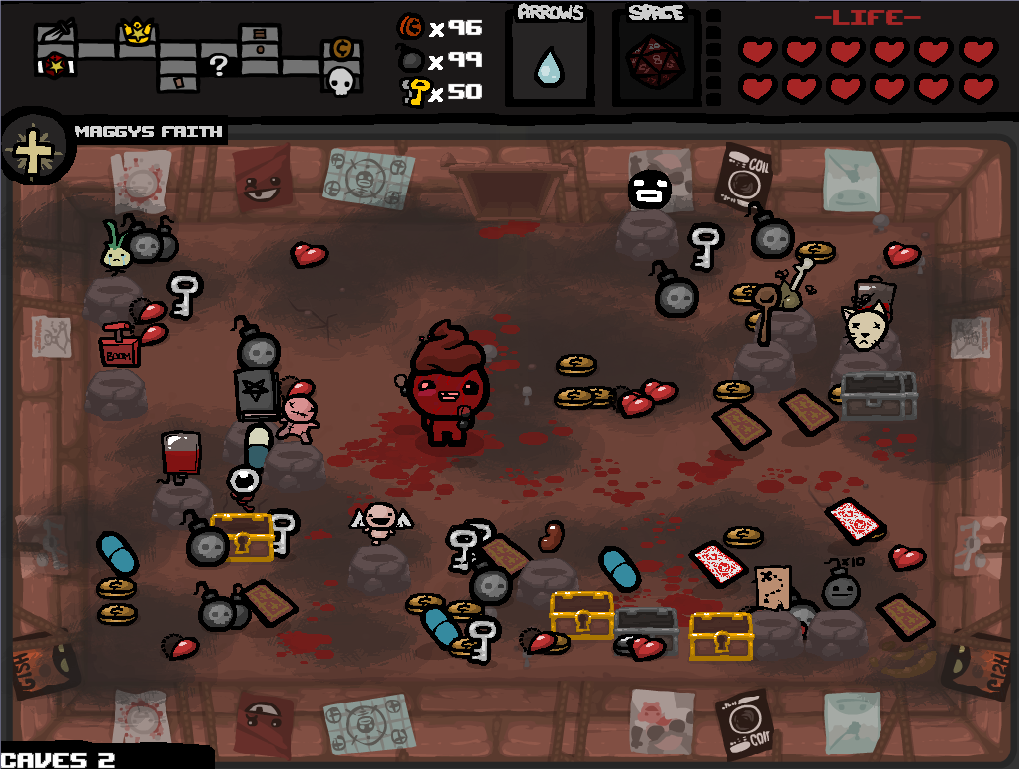Image resolution: width=1019 pixels, height=769 pixels.
Task: Click the water tear in Arrows slot
Action: tap(549, 67)
